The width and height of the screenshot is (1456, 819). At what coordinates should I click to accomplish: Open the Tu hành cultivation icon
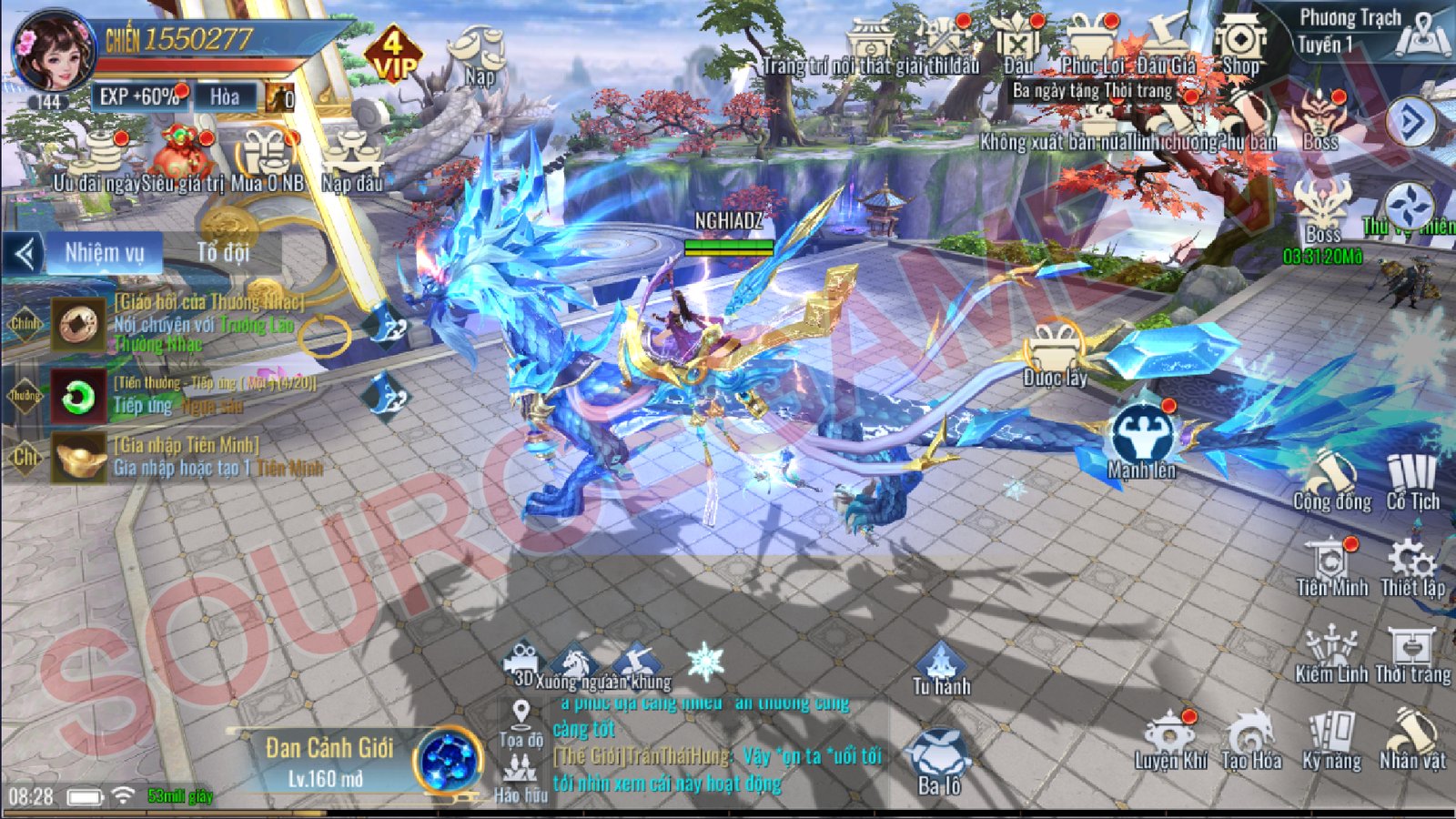point(942,659)
